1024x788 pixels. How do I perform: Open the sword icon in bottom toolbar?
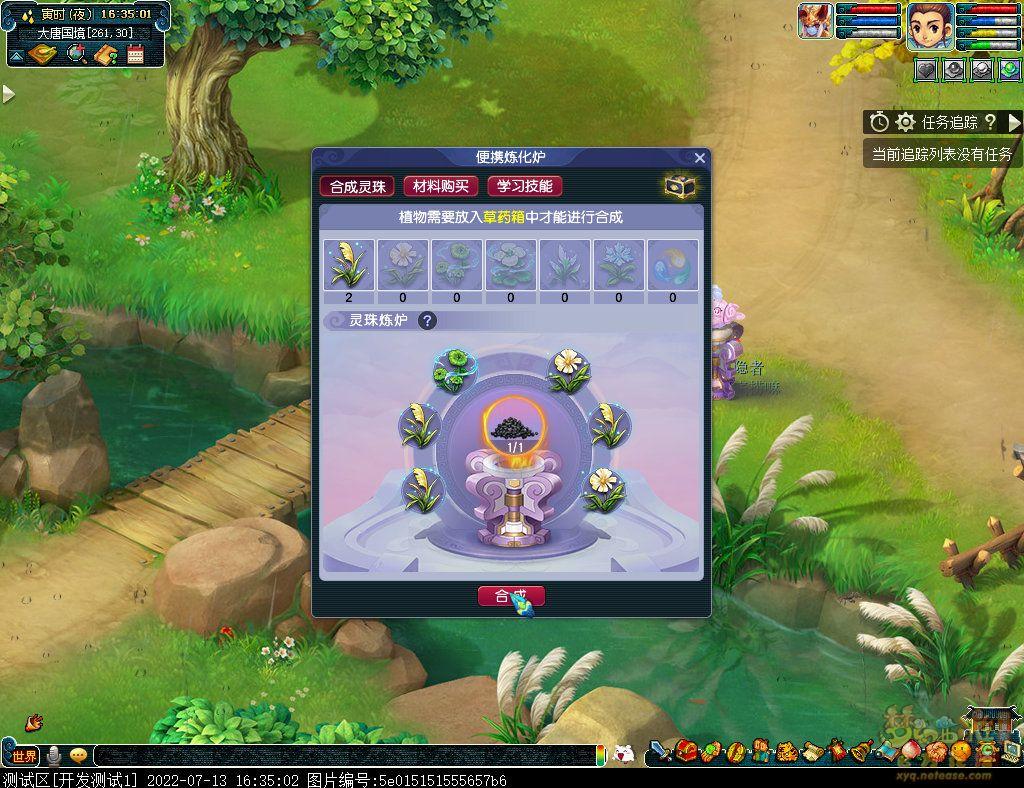coord(661,751)
